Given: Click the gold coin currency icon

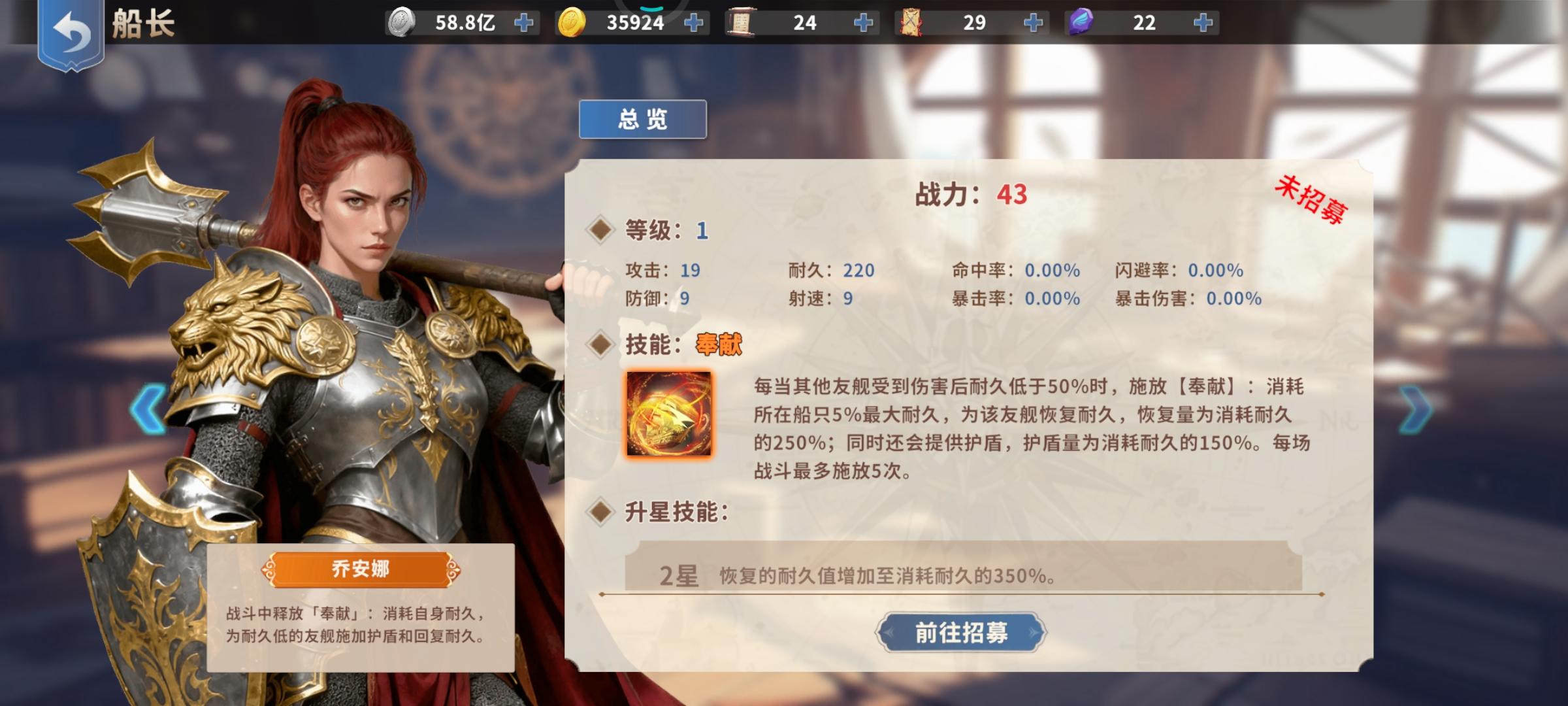Looking at the screenshot, I should click(x=572, y=22).
